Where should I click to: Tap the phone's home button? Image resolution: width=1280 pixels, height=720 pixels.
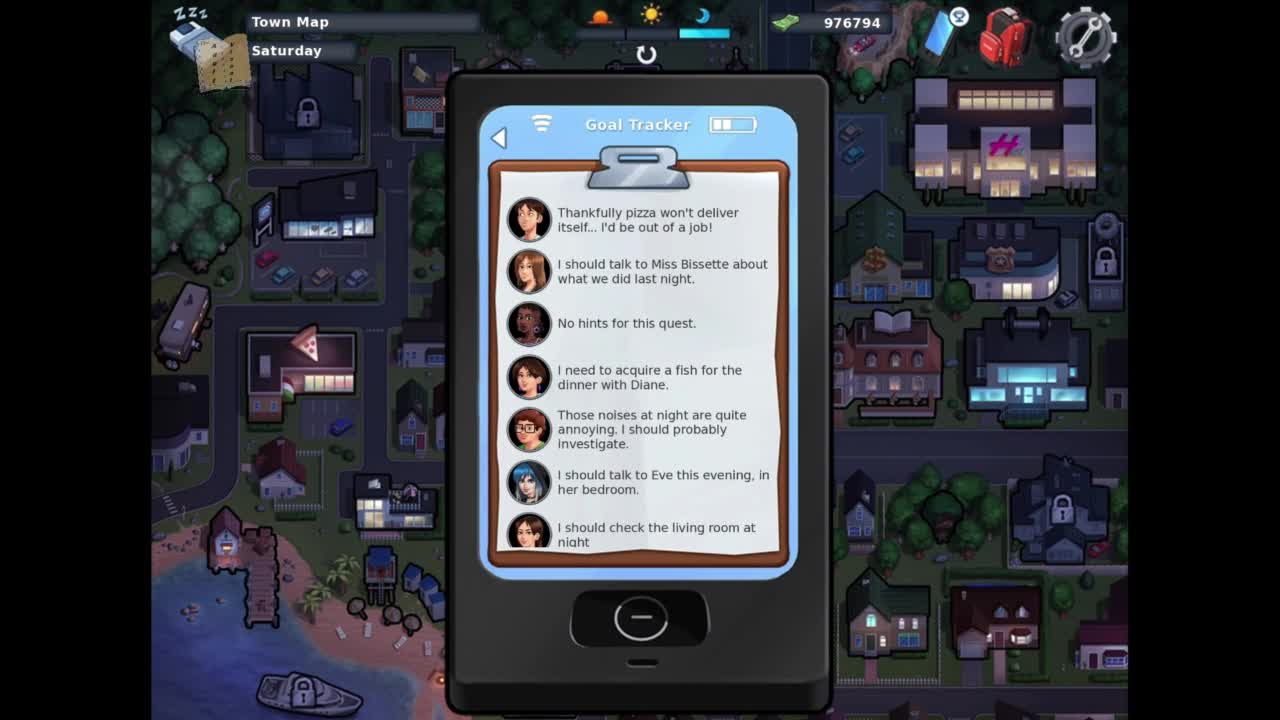[640, 619]
